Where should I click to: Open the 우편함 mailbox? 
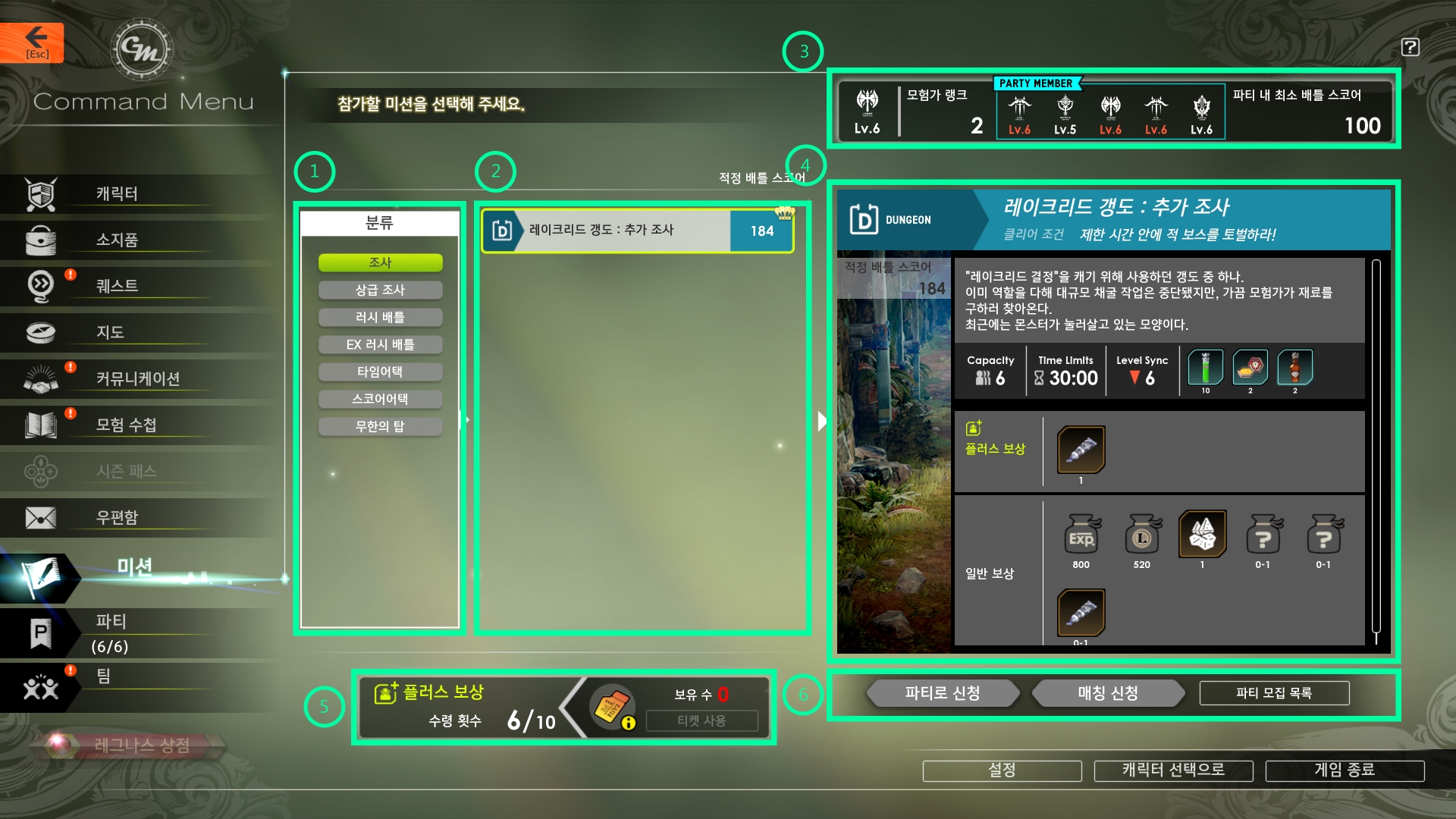point(116,518)
